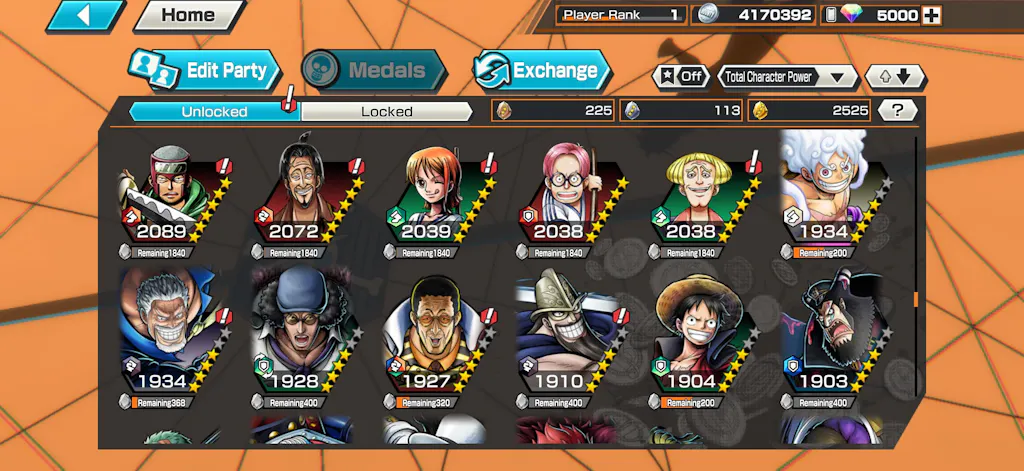Reverse the sort order with arrows button
Image resolution: width=1024 pixels, height=471 pixels.
pos(894,77)
